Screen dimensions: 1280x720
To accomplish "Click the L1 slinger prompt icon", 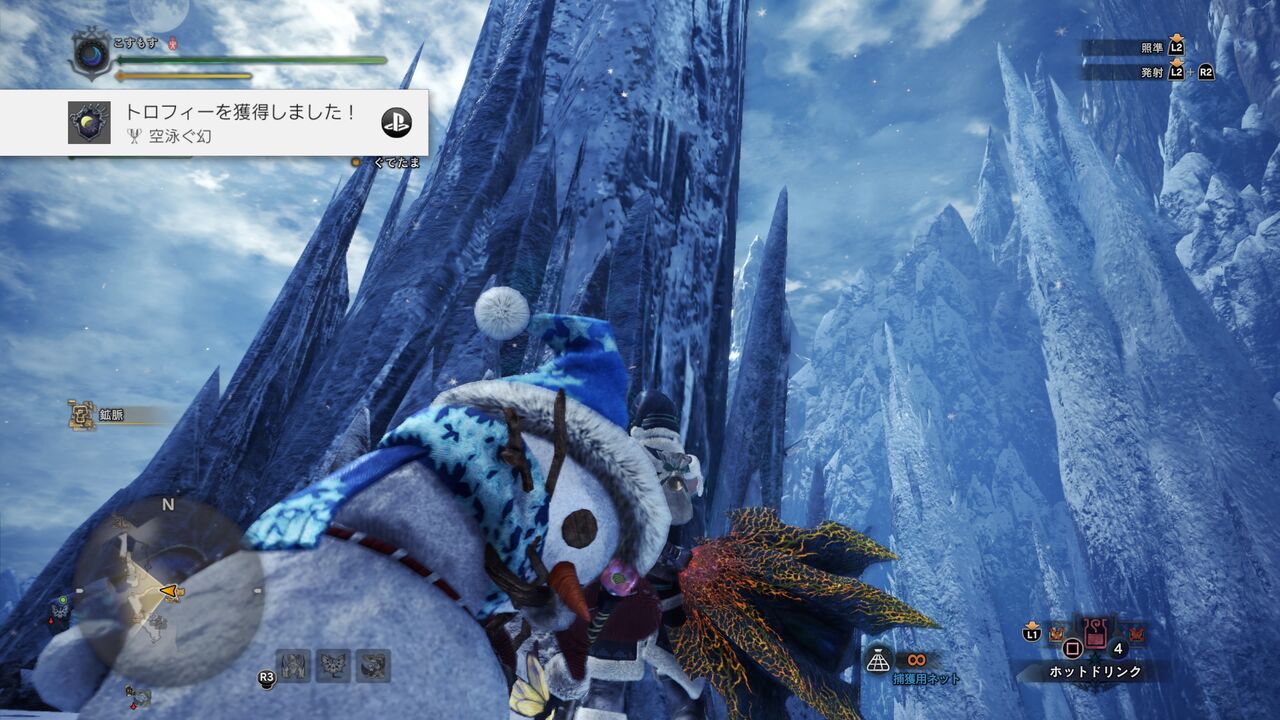I will pos(1031,632).
